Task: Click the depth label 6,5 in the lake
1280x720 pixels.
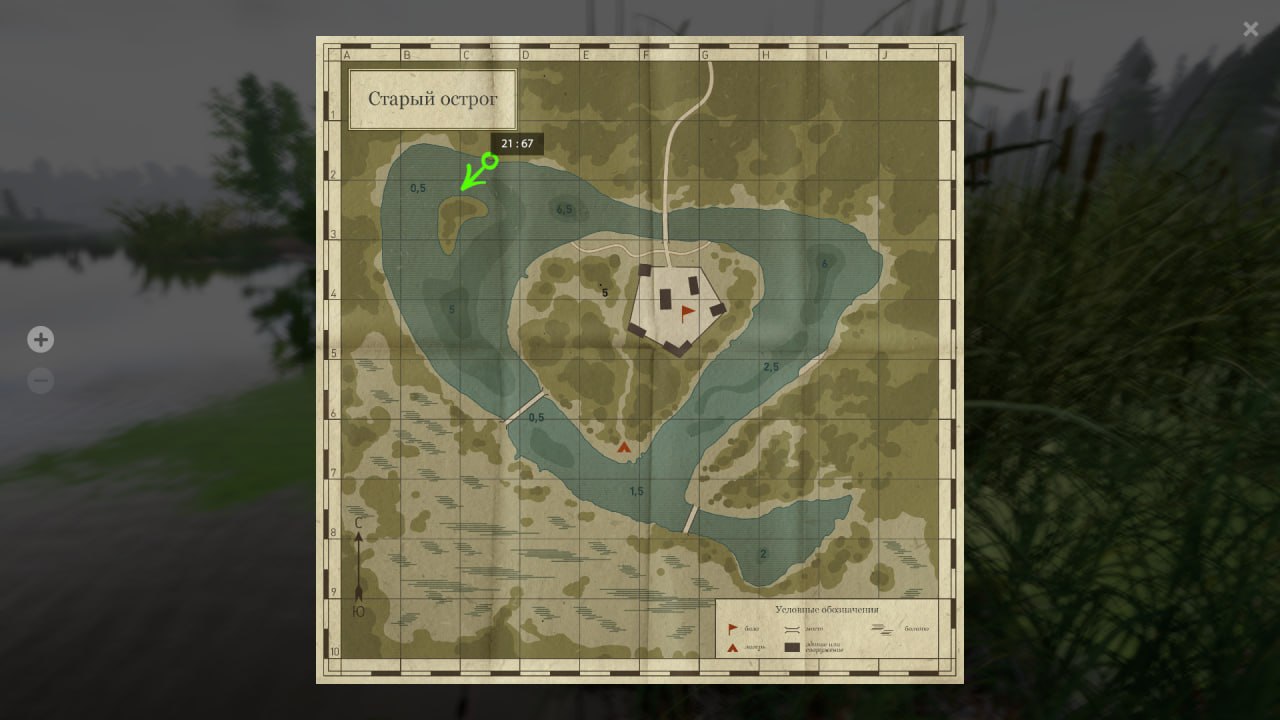Action: 563,209
